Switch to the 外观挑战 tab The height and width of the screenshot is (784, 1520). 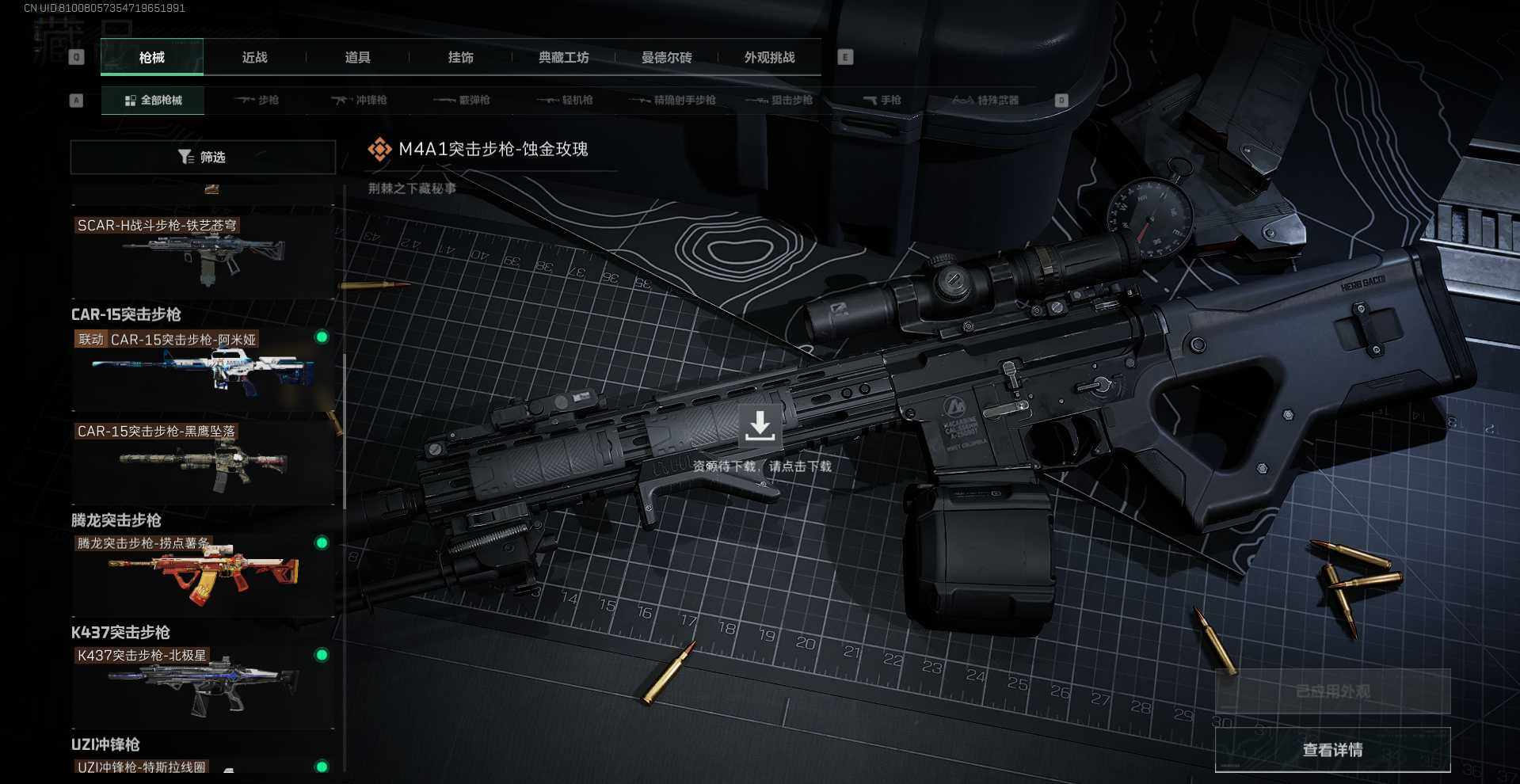769,57
